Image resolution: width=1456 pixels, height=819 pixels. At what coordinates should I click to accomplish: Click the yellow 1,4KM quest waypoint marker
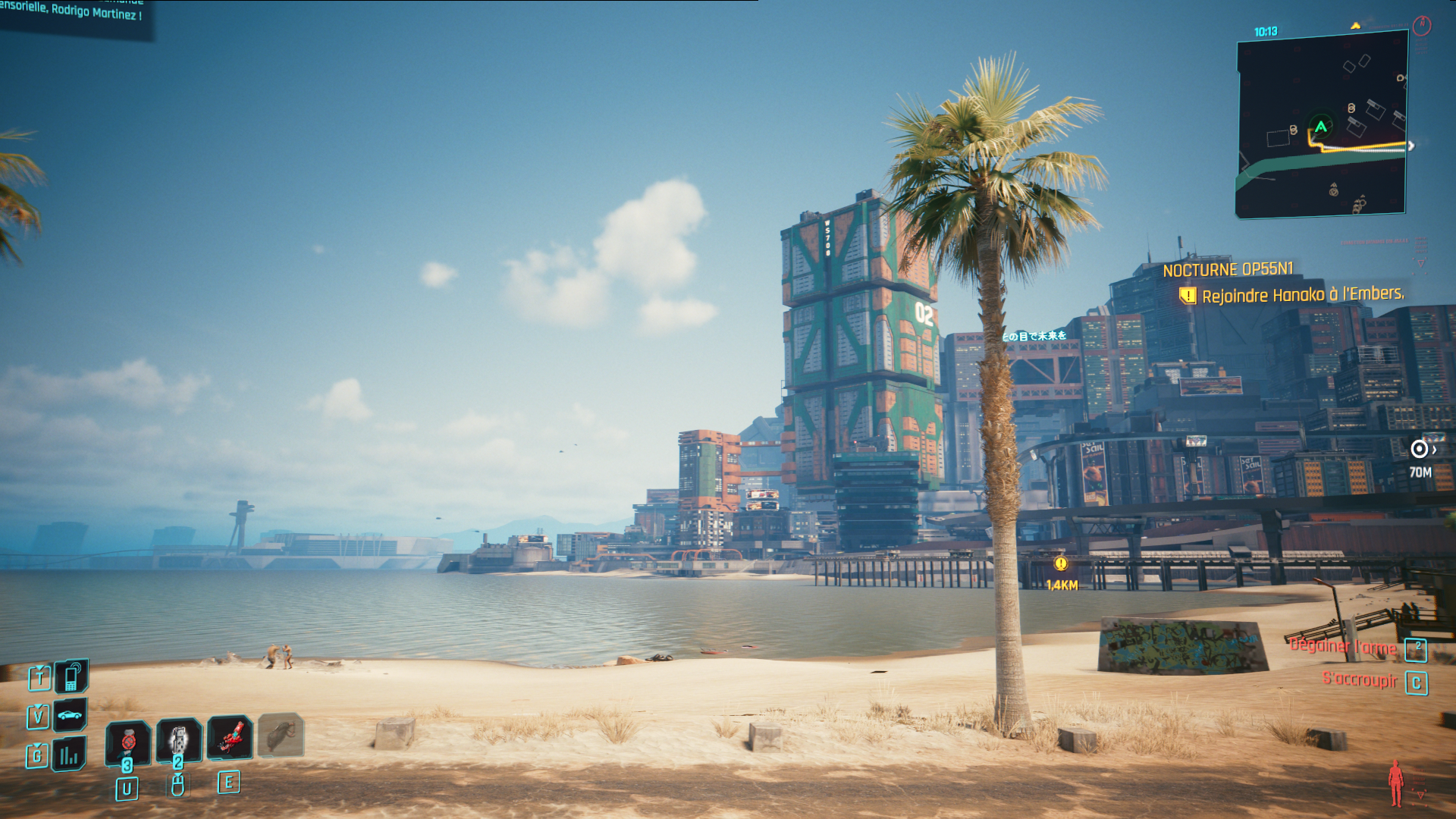(x=1061, y=563)
